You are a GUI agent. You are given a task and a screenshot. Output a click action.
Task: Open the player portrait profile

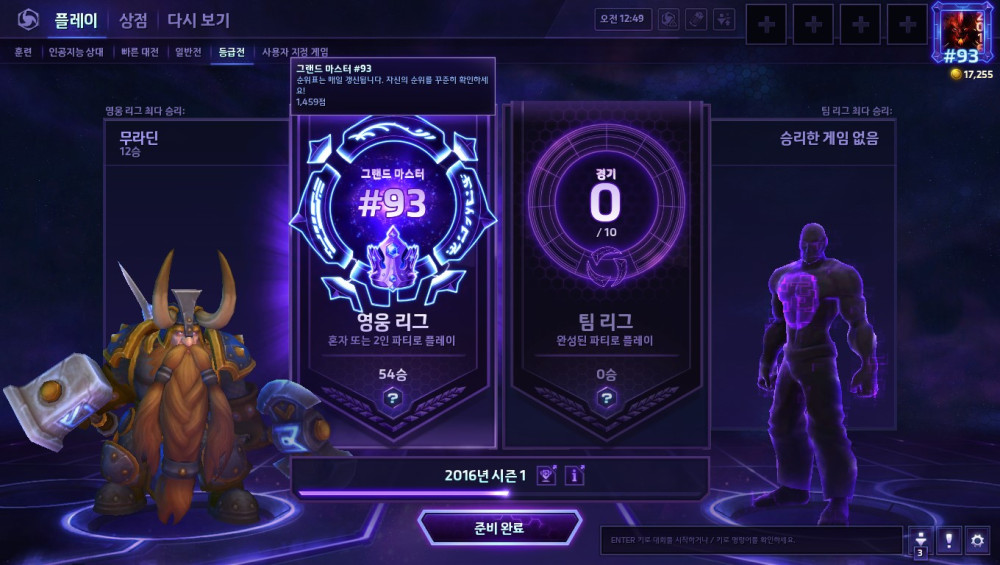pos(962,33)
